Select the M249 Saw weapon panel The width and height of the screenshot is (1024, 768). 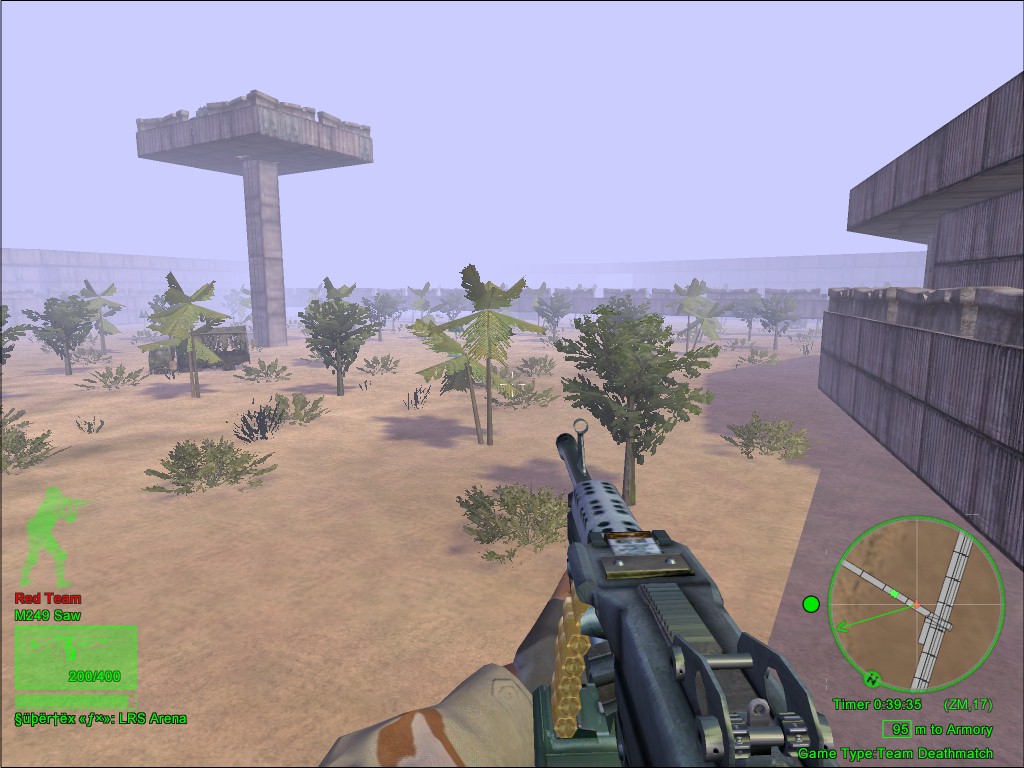(76, 657)
